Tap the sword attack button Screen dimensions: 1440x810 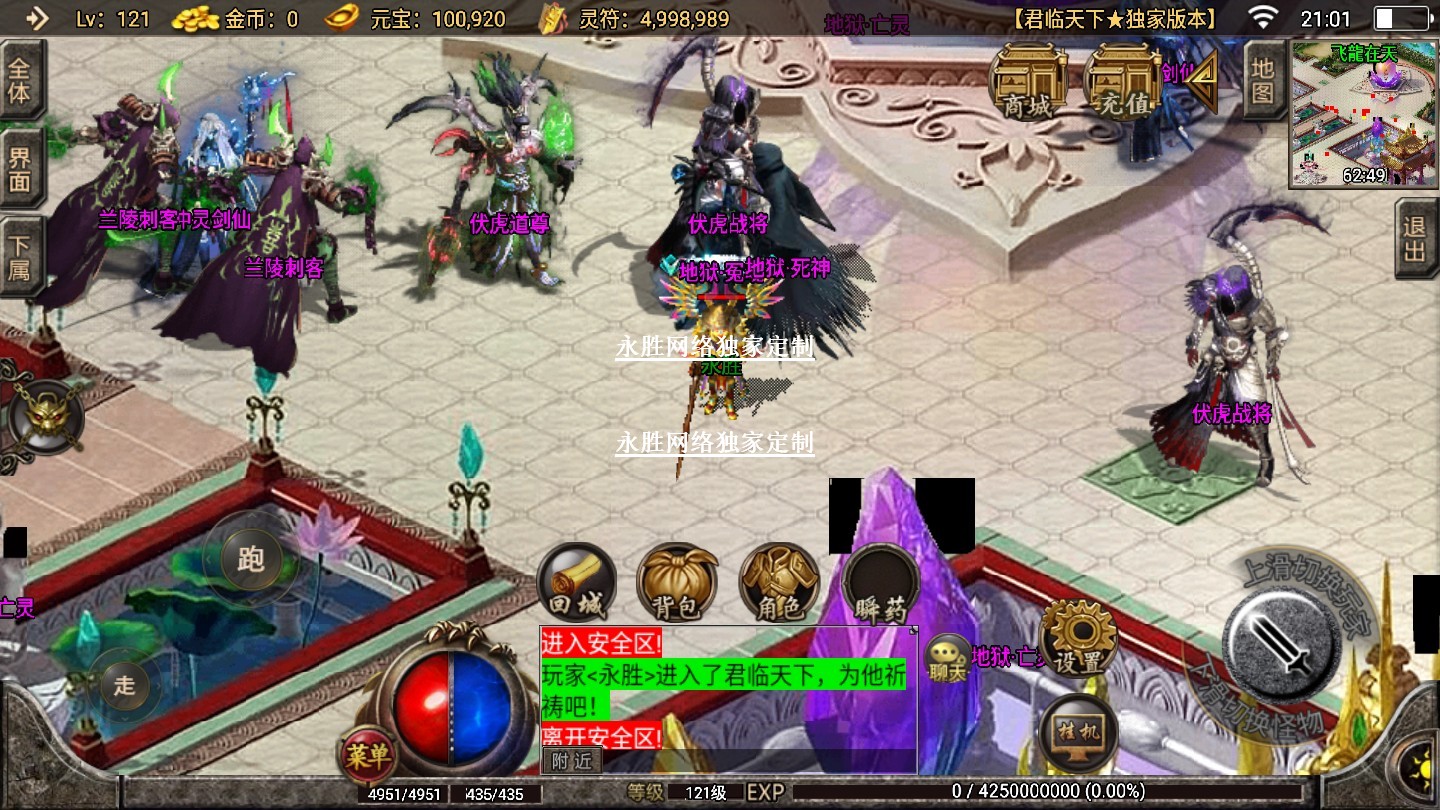1283,639
